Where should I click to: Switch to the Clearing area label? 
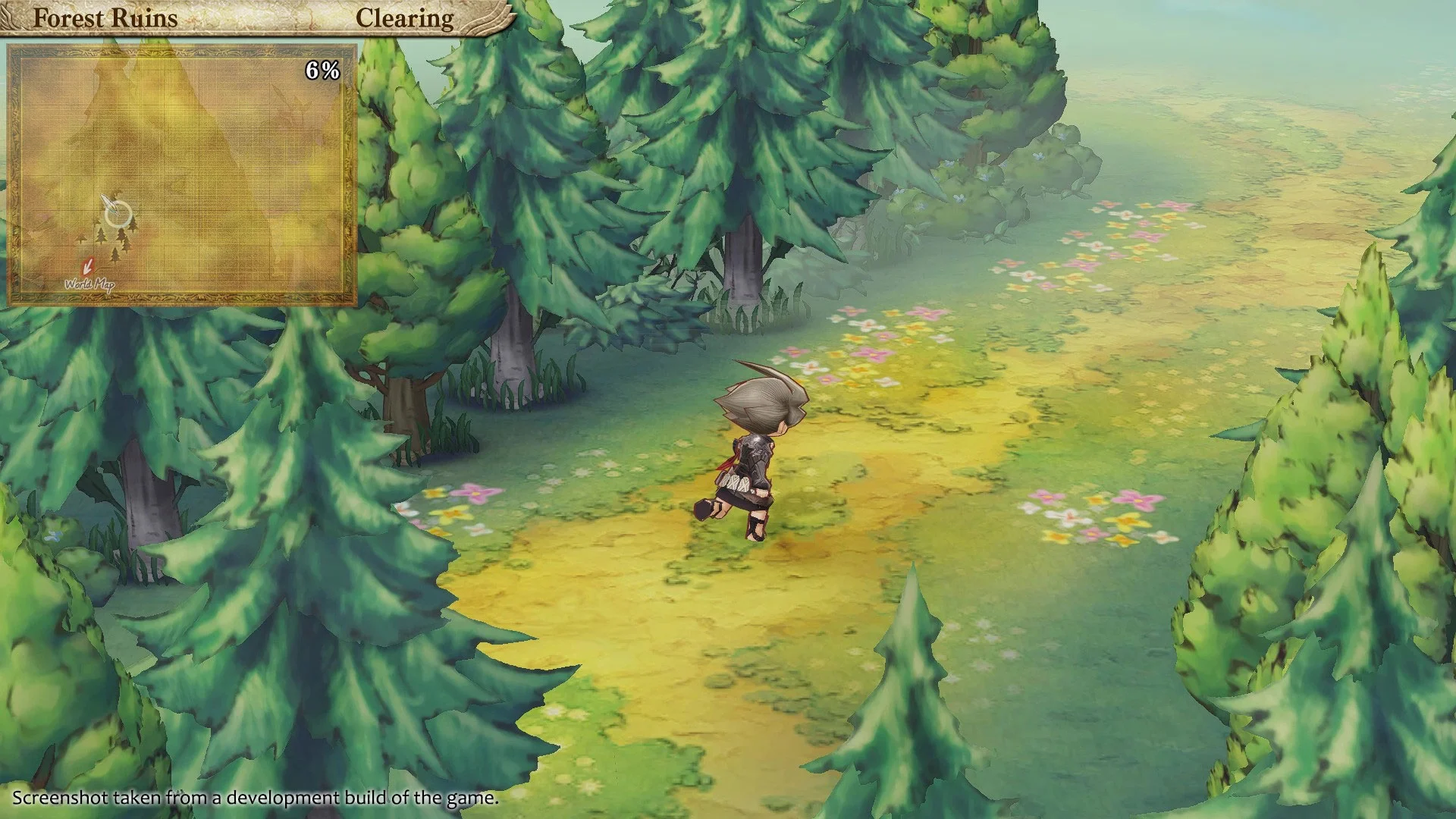pos(405,17)
